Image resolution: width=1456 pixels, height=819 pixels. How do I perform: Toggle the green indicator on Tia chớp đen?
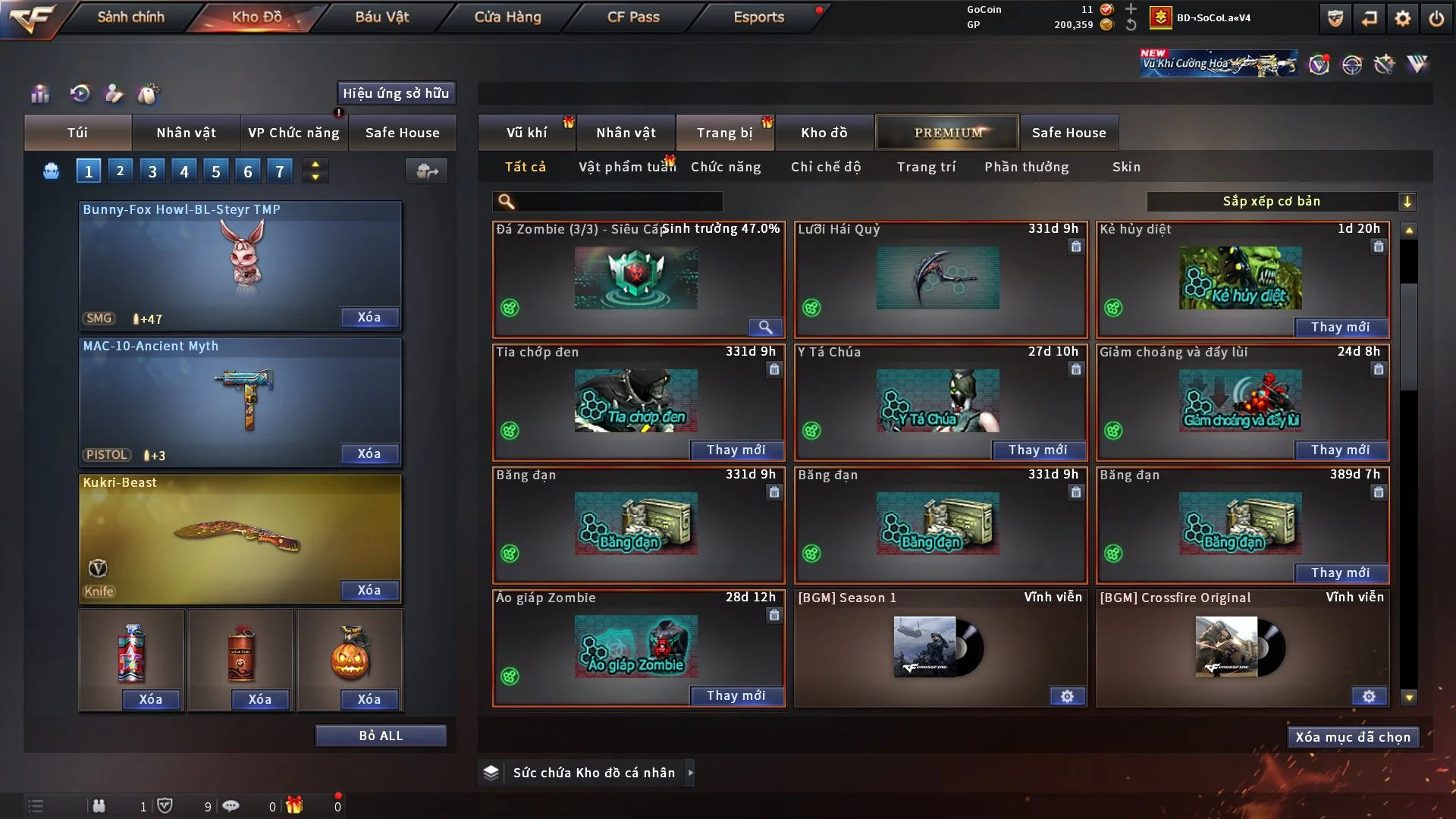(x=510, y=431)
